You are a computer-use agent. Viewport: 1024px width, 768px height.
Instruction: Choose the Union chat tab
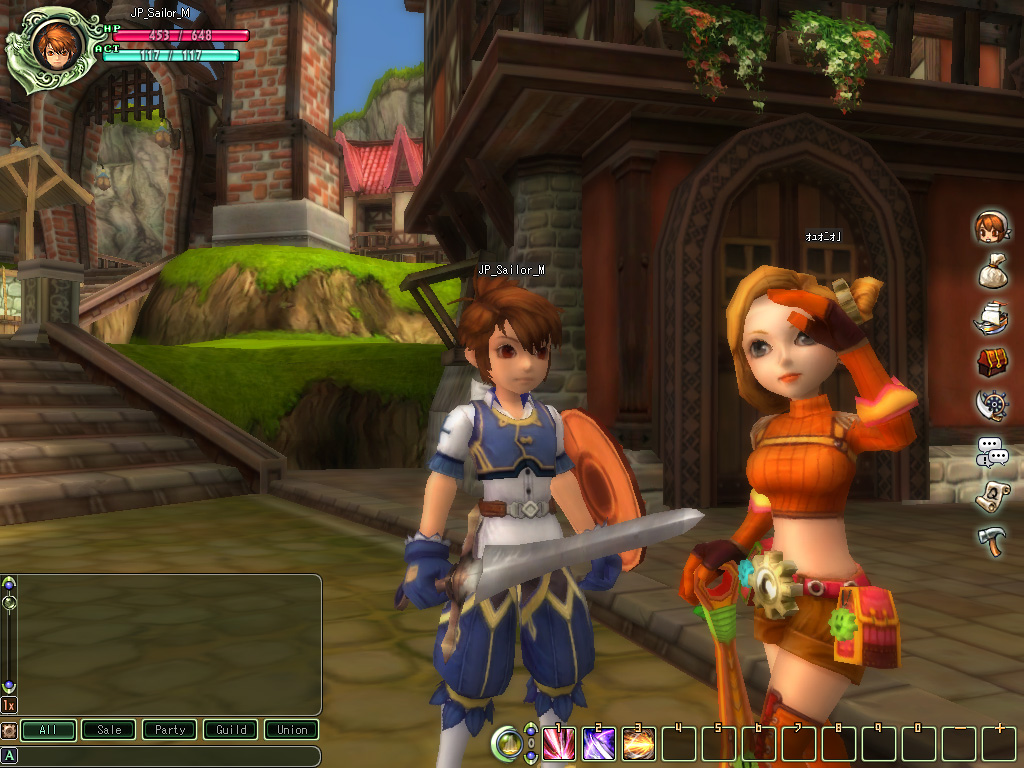point(292,730)
